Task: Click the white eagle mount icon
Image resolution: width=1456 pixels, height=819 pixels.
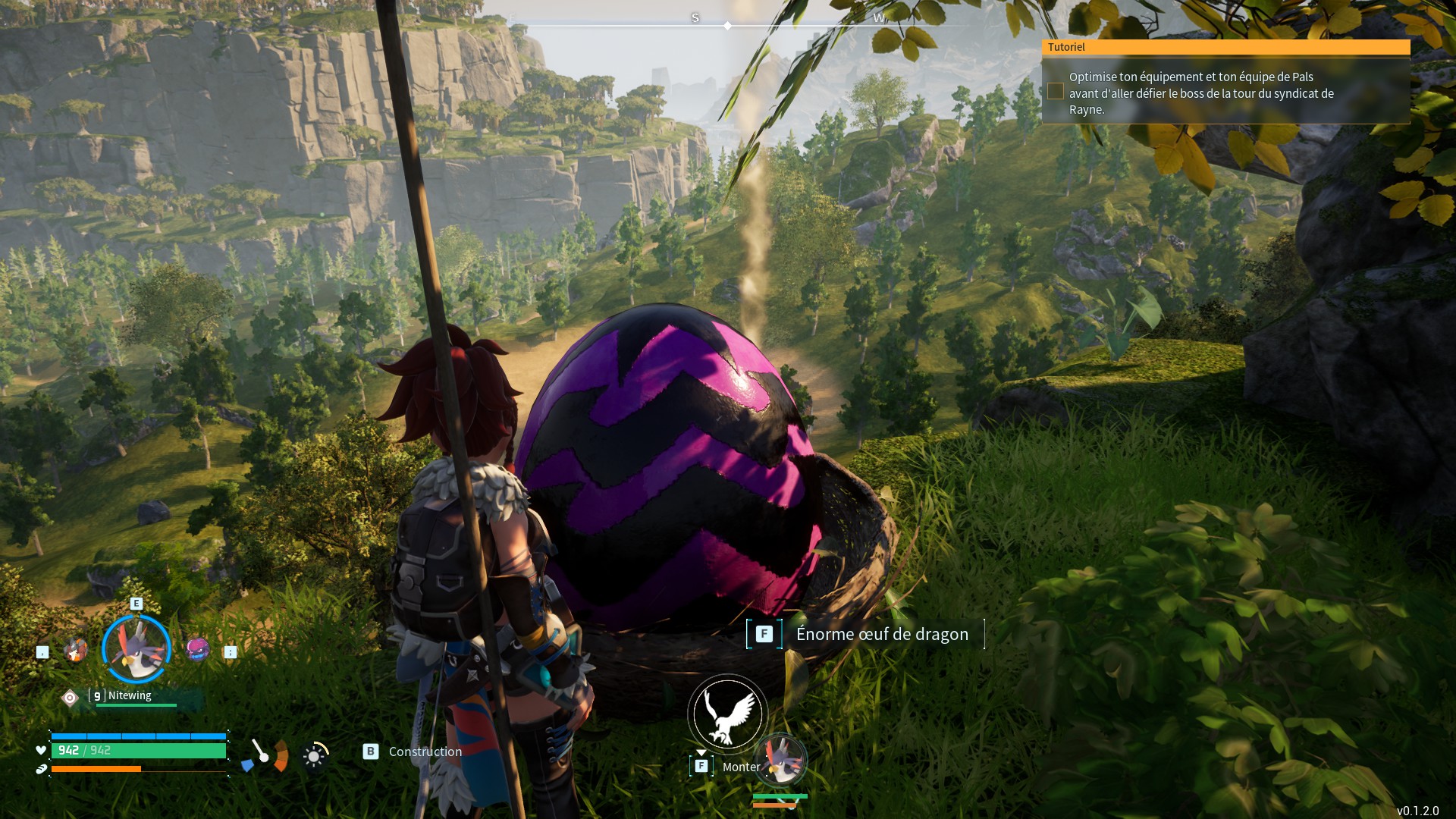Action: 727,714
